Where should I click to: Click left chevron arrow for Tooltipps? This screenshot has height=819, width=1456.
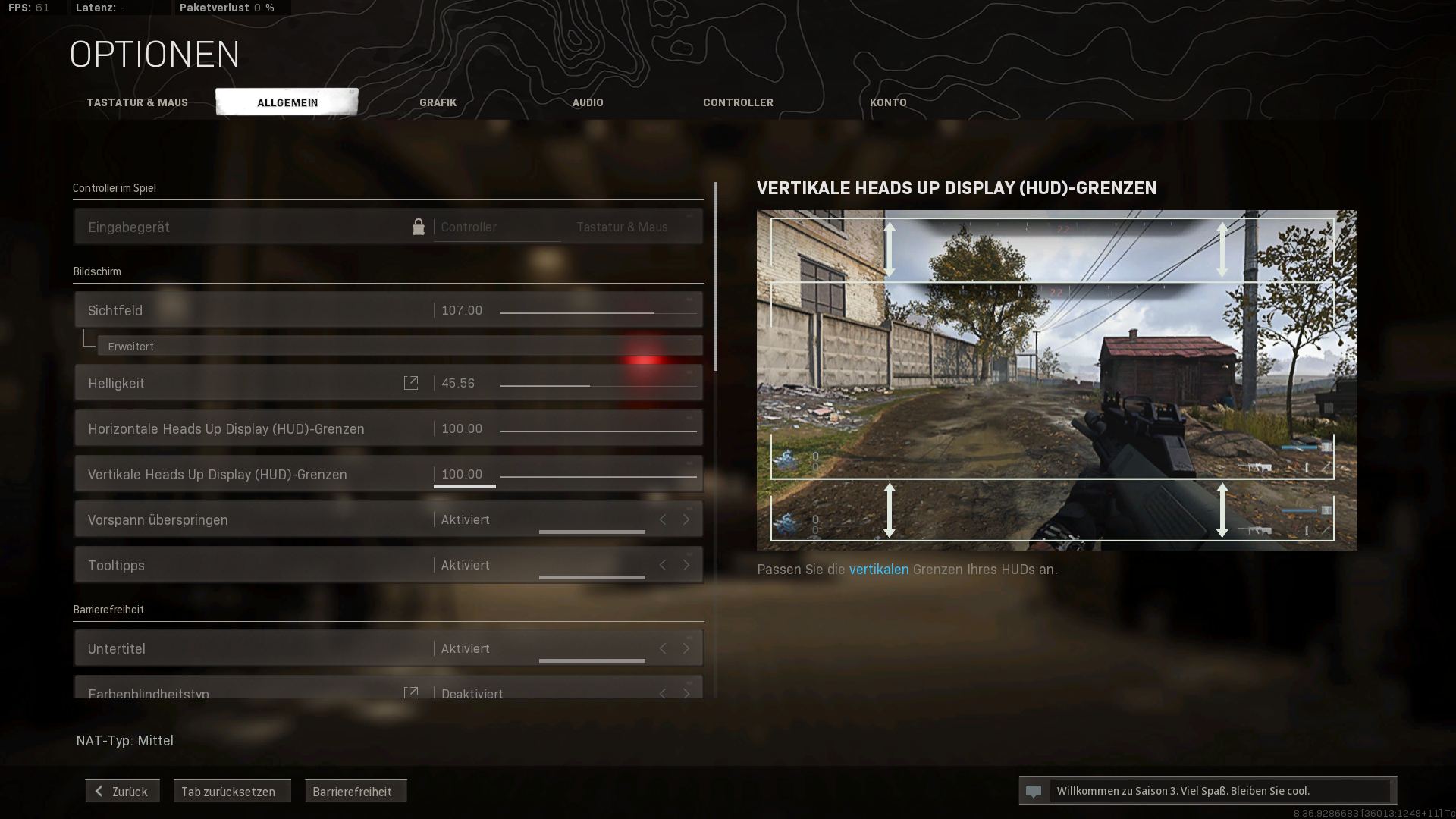point(662,564)
